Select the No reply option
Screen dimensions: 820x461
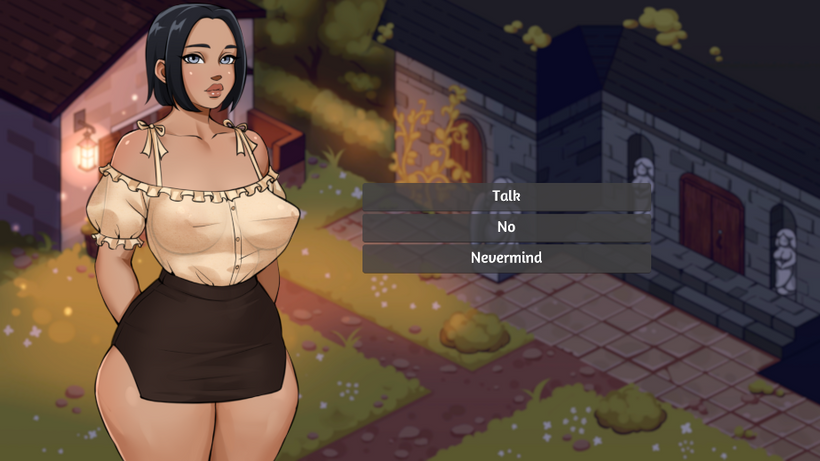coord(506,227)
